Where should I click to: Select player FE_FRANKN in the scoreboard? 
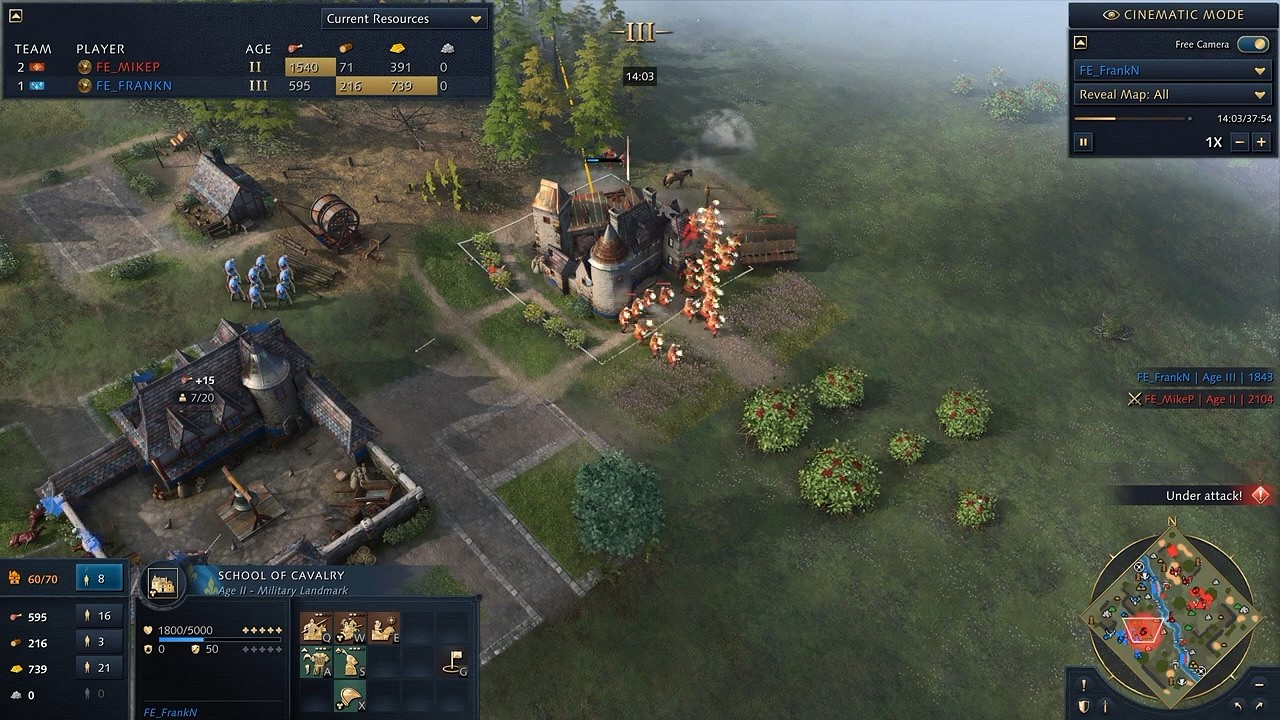tap(133, 86)
